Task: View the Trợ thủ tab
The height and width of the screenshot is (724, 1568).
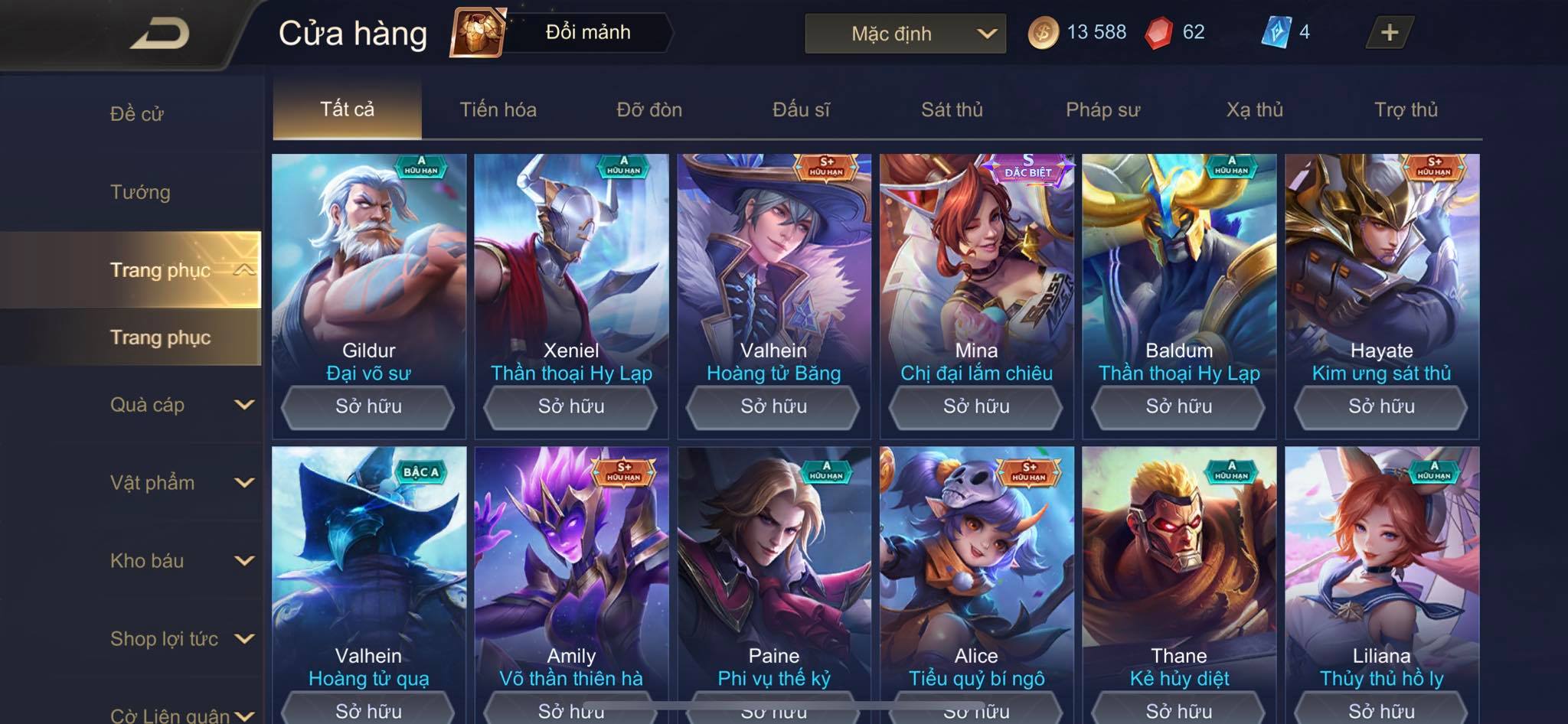Action: [x=1406, y=109]
